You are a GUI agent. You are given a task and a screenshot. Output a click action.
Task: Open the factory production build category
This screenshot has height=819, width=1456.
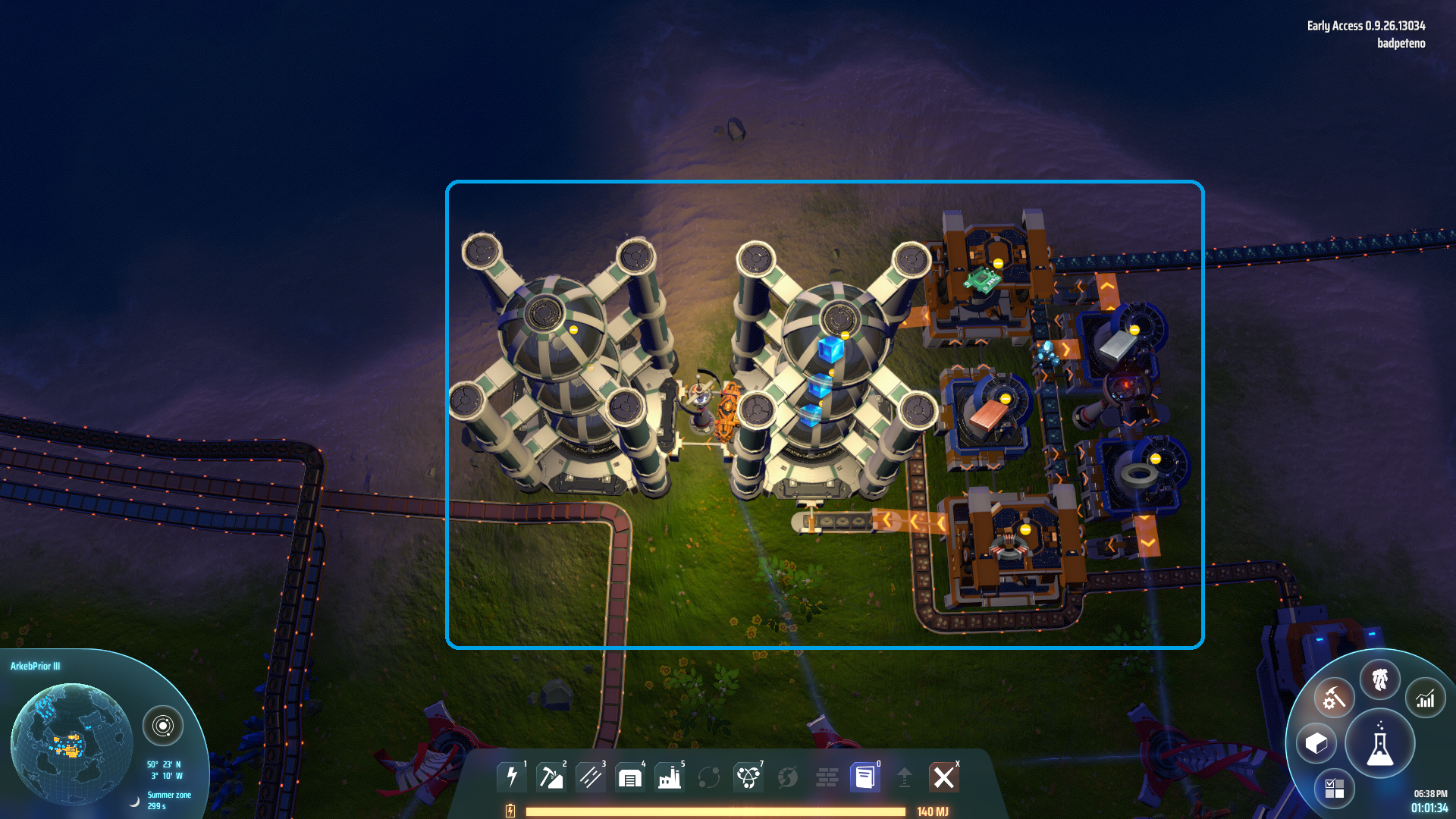pos(670,777)
